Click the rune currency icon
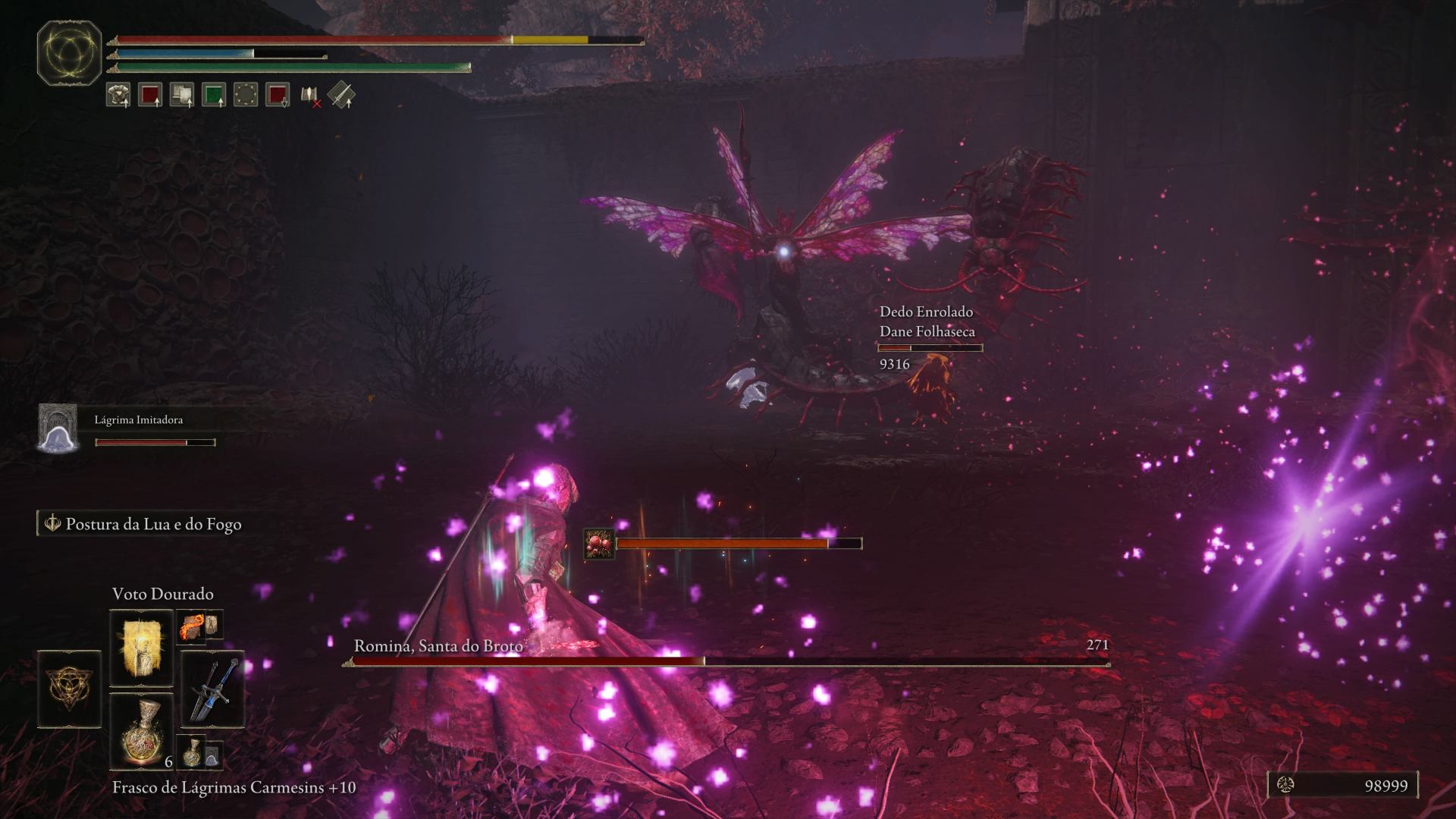This screenshot has height=819, width=1456. 1286,786
